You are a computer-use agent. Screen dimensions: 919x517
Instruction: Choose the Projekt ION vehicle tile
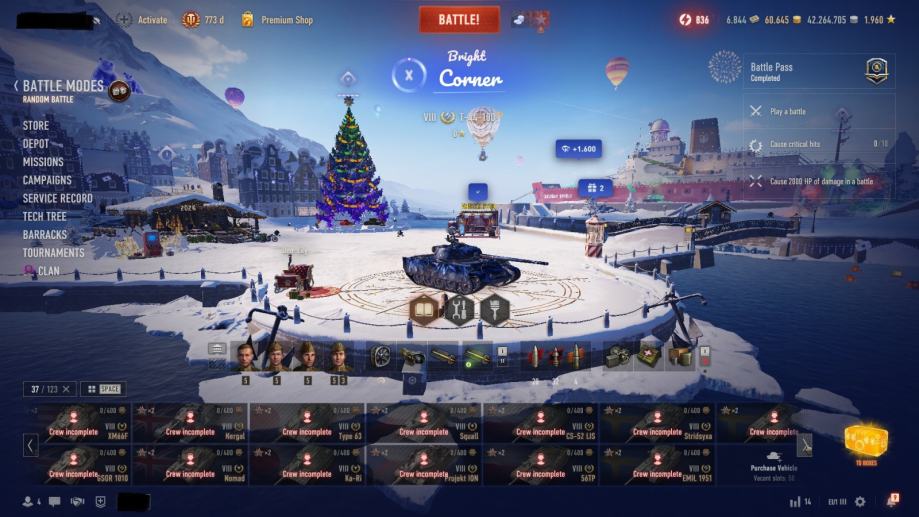424,465
